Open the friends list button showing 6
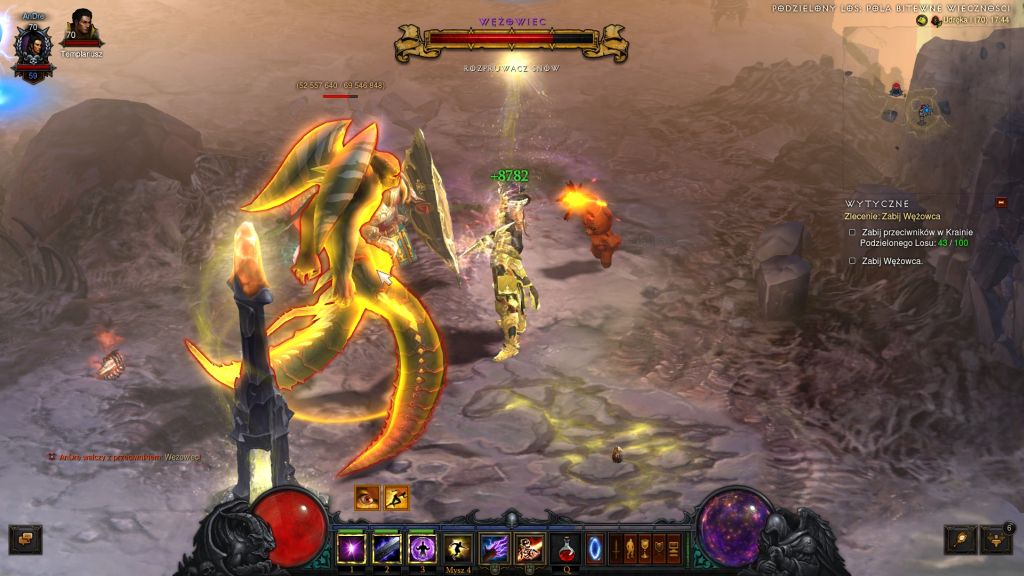The image size is (1024, 576). click(x=996, y=540)
